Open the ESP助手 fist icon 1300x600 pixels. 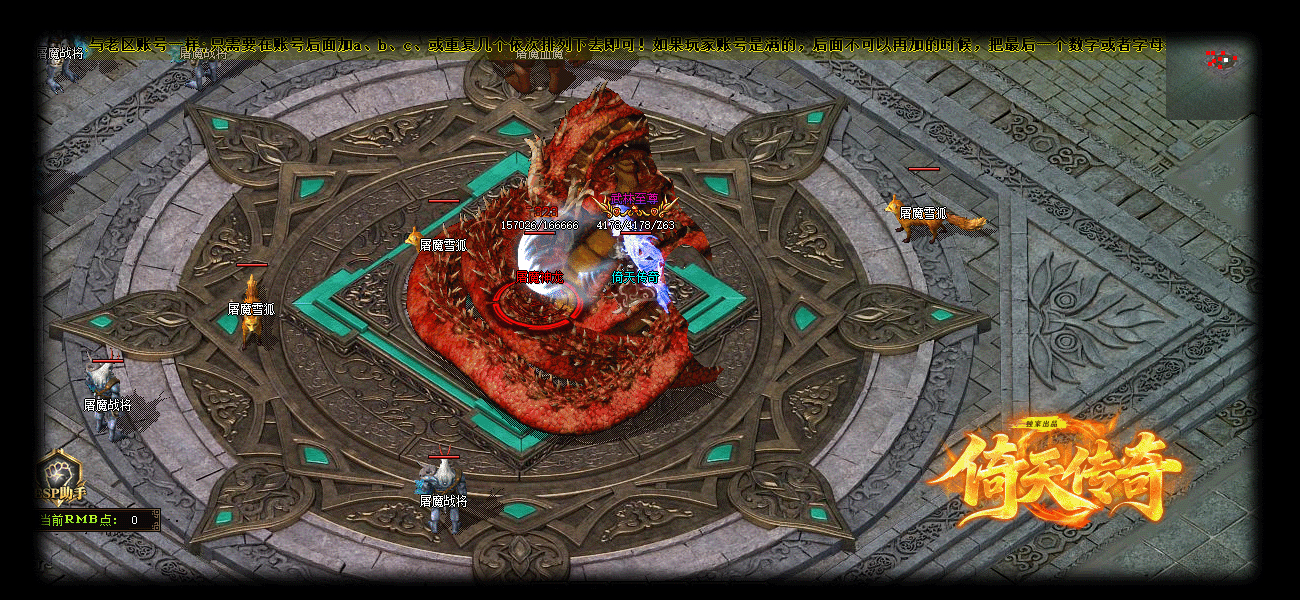click(x=61, y=472)
